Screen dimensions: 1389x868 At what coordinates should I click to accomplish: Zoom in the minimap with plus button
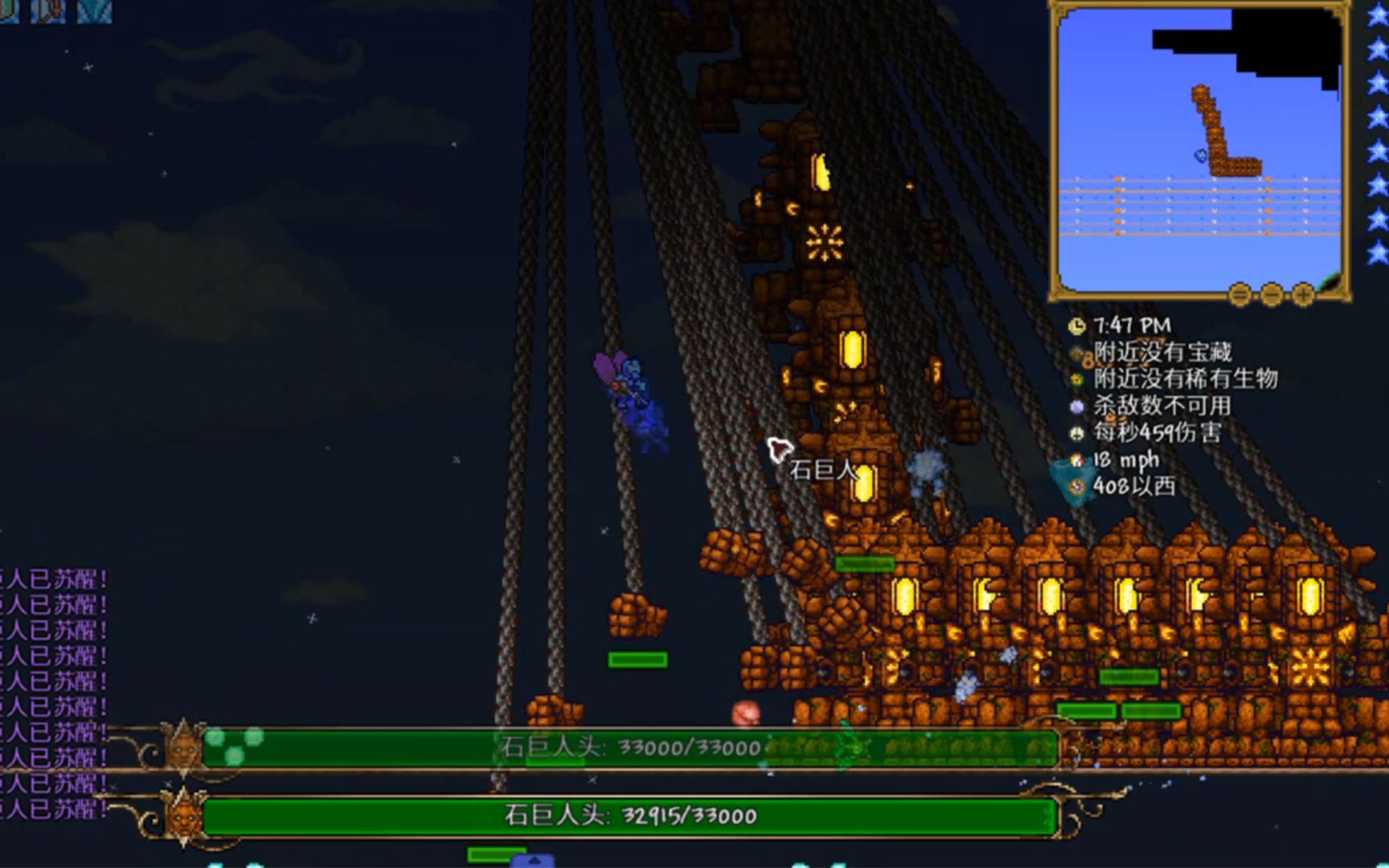tap(1302, 295)
